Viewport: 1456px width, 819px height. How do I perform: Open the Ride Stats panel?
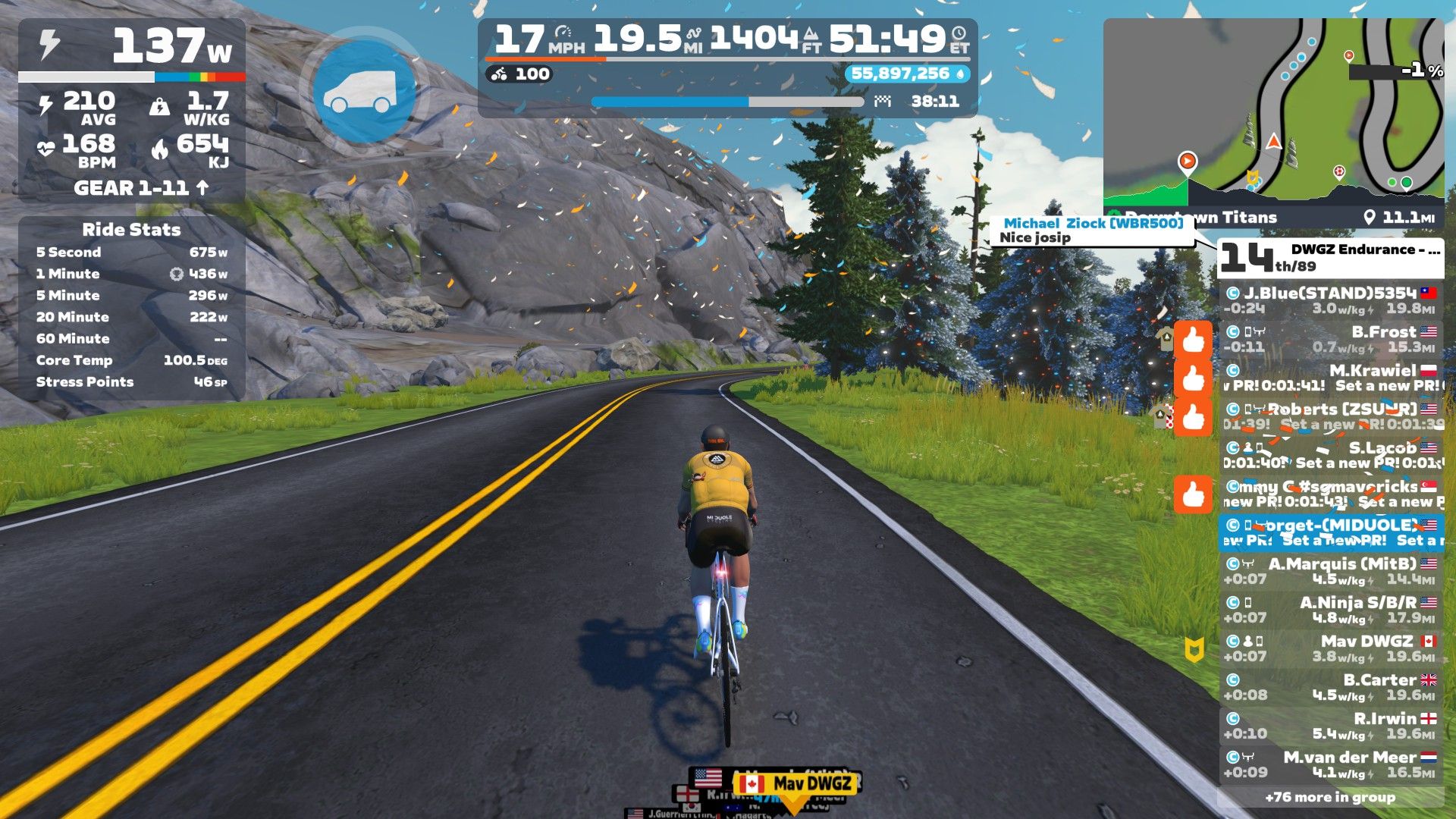(131, 230)
